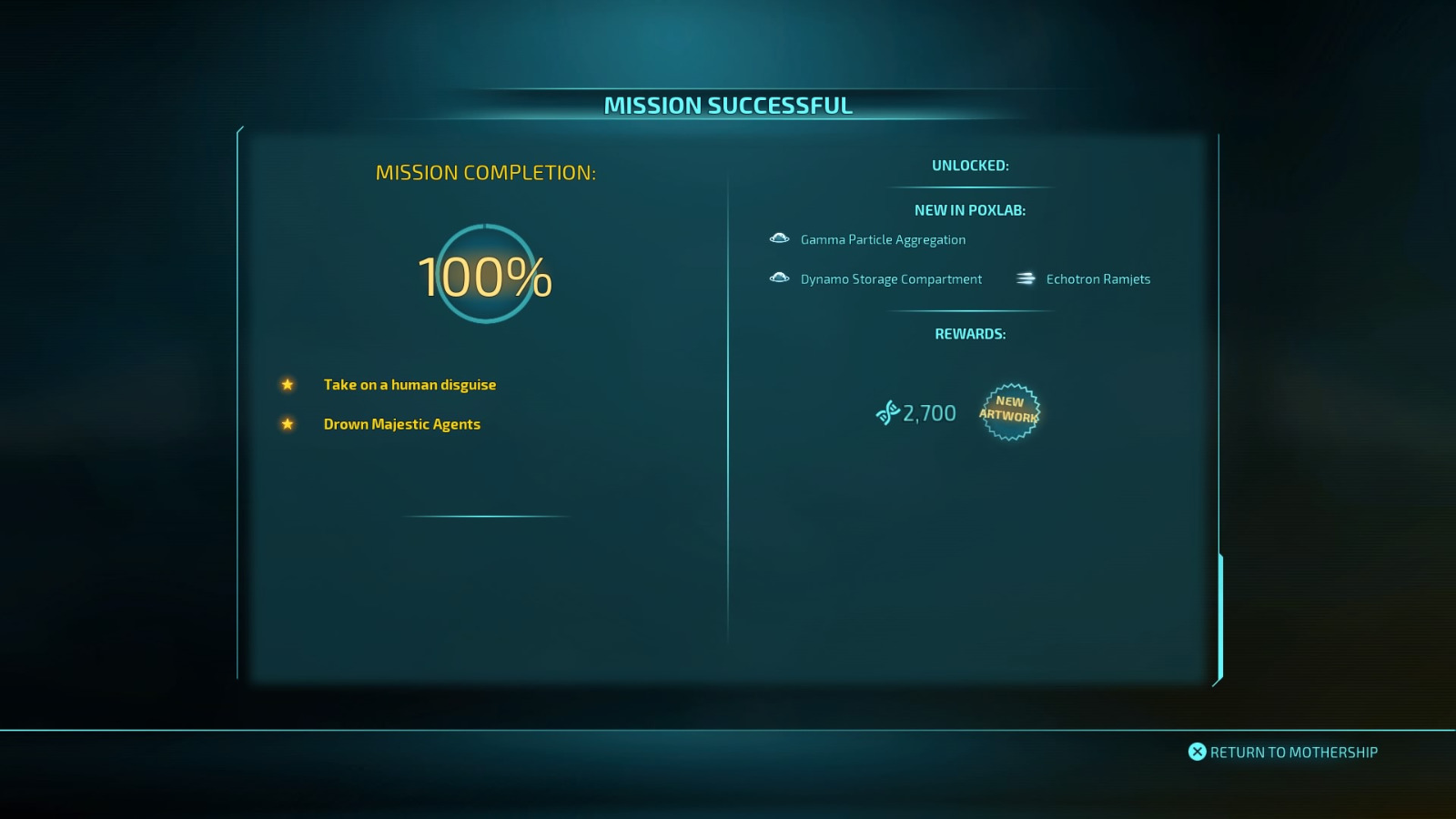Screen dimensions: 1456x819
Task: Click the saucer icon next to Dynamo Storage Compartment
Action: 779,278
